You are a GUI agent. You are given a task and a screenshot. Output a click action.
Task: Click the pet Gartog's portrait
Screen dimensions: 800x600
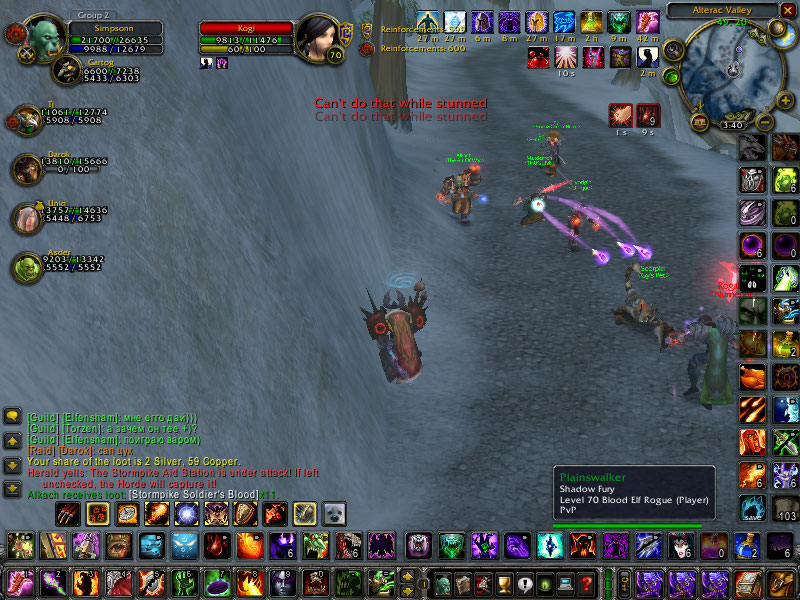[68, 68]
